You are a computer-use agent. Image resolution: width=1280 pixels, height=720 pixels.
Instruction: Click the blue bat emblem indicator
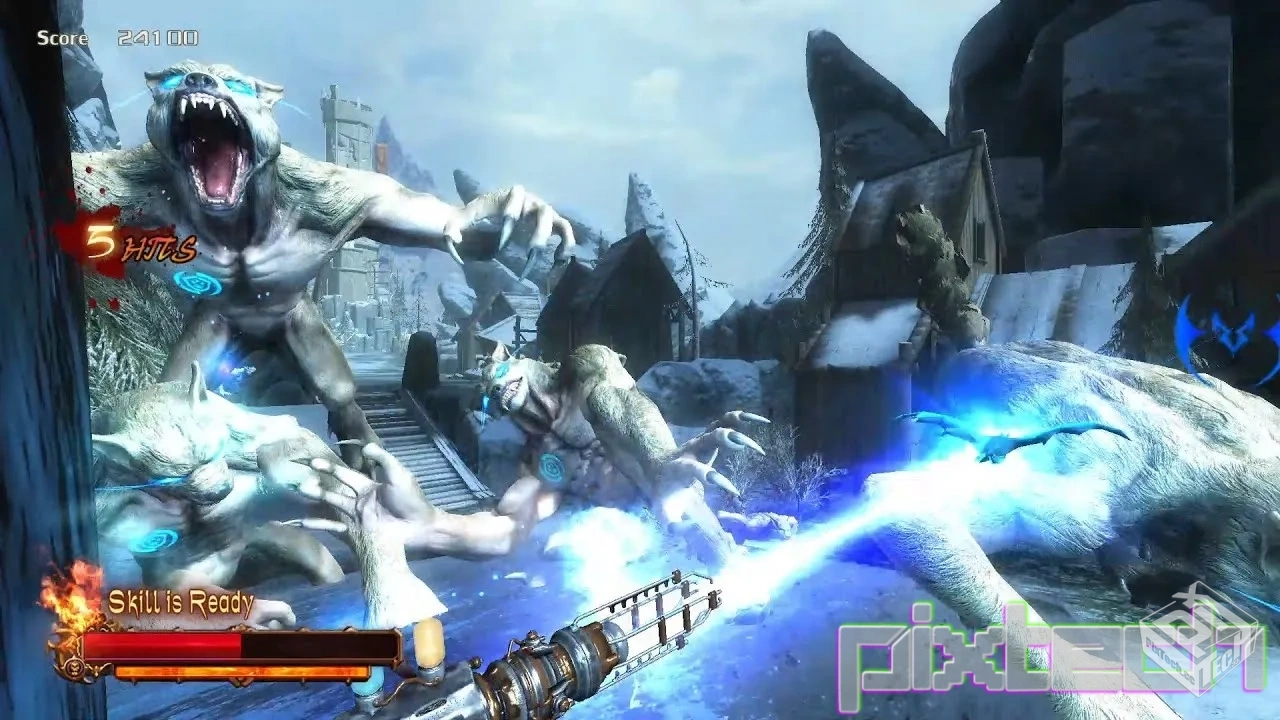pos(1228,337)
